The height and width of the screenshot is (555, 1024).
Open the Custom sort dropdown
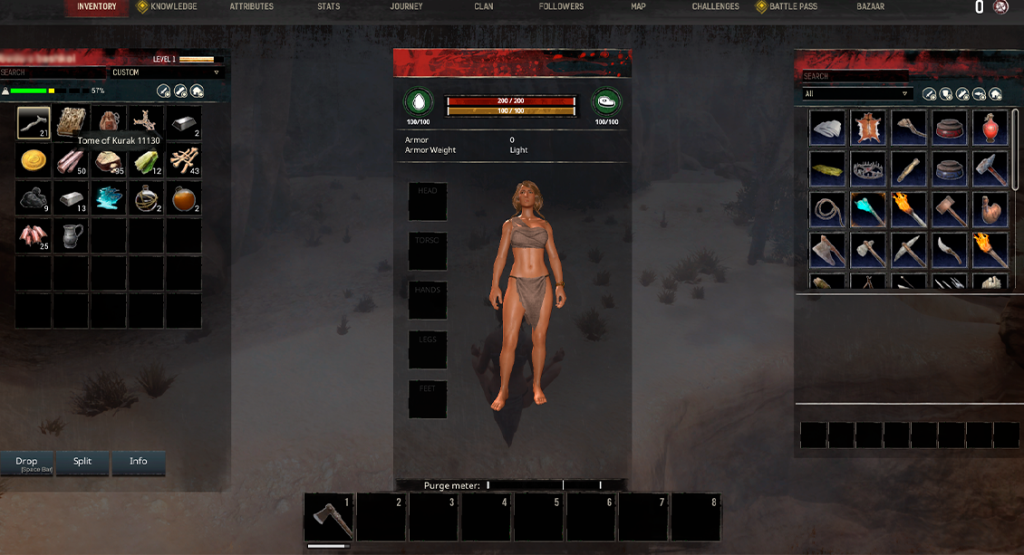pyautogui.click(x=167, y=73)
